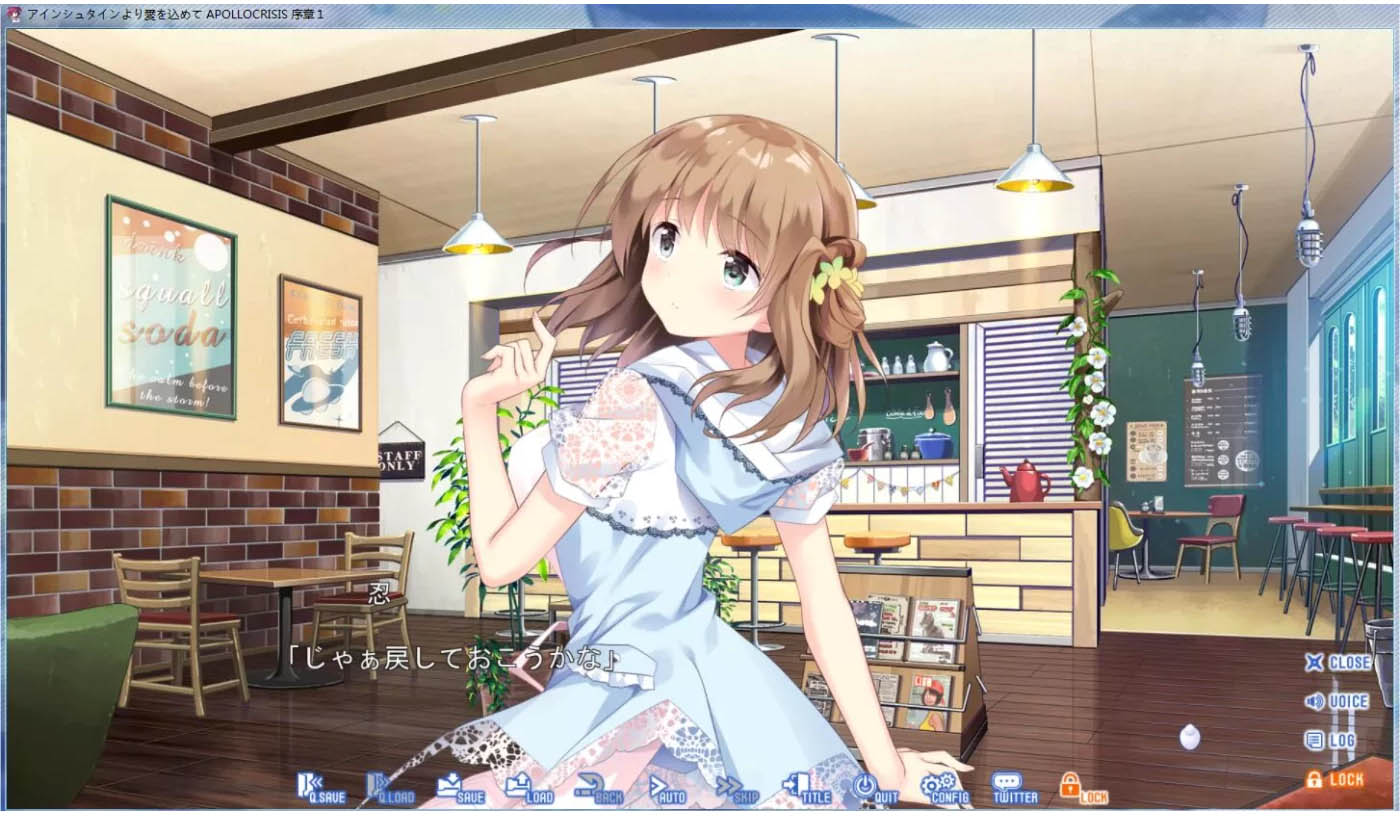This screenshot has height=816, width=1400.
Task: Go back one line with BACK
Action: (x=599, y=788)
